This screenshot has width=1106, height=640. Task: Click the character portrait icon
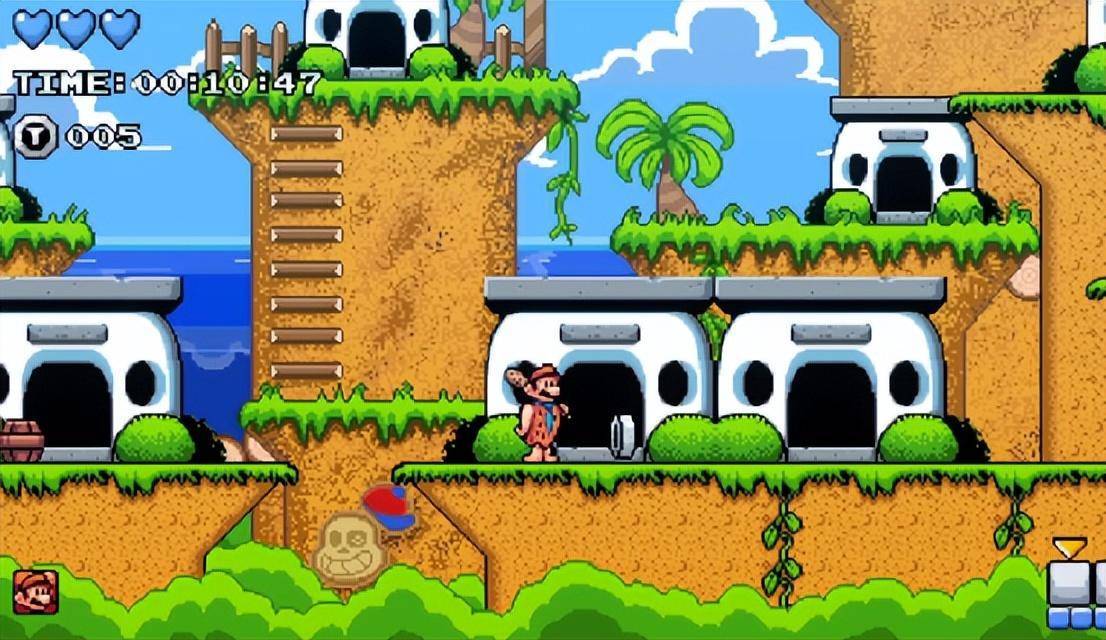point(35,591)
